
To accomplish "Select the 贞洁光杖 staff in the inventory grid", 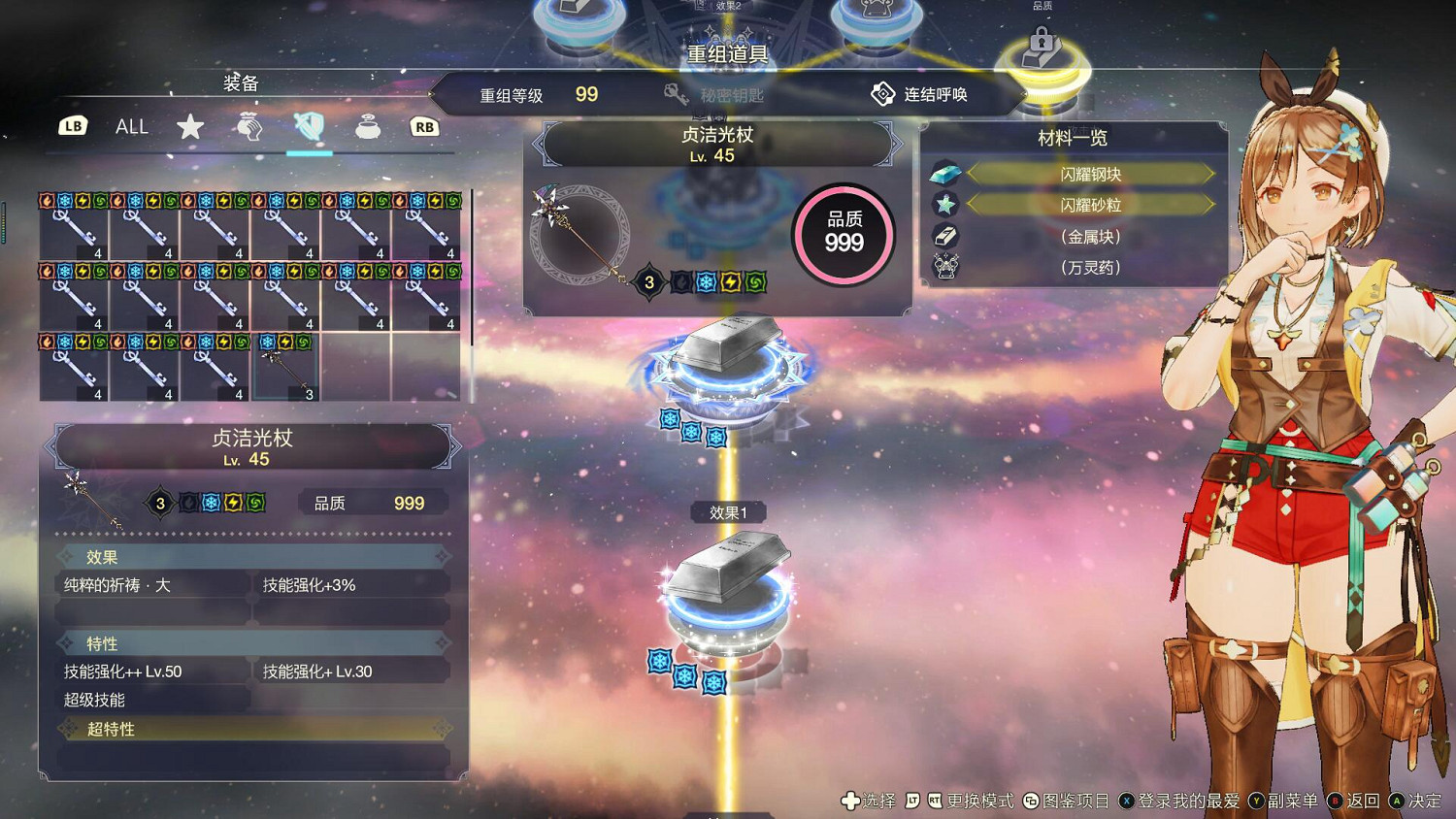I will point(283,369).
